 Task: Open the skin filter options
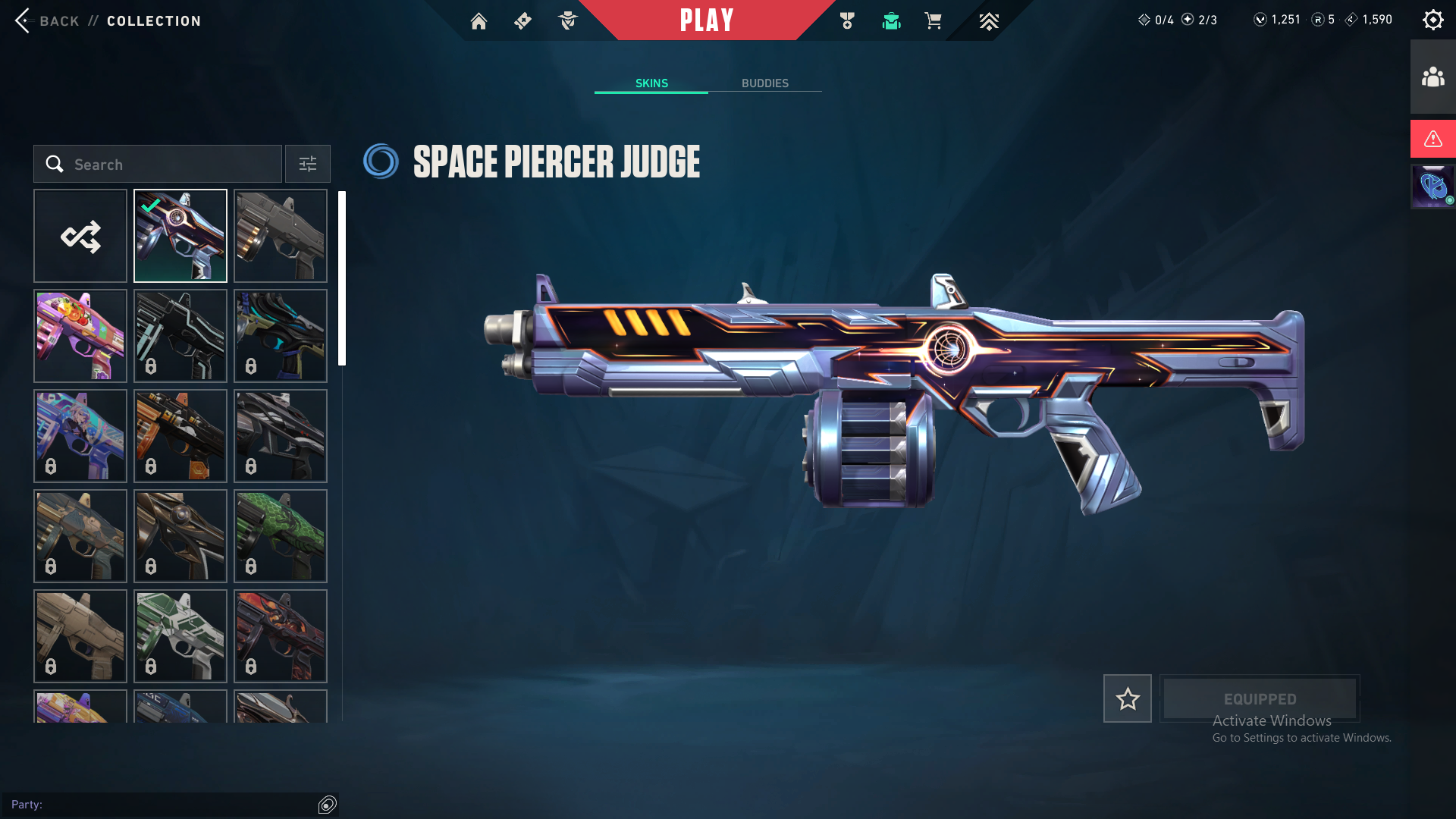307,165
